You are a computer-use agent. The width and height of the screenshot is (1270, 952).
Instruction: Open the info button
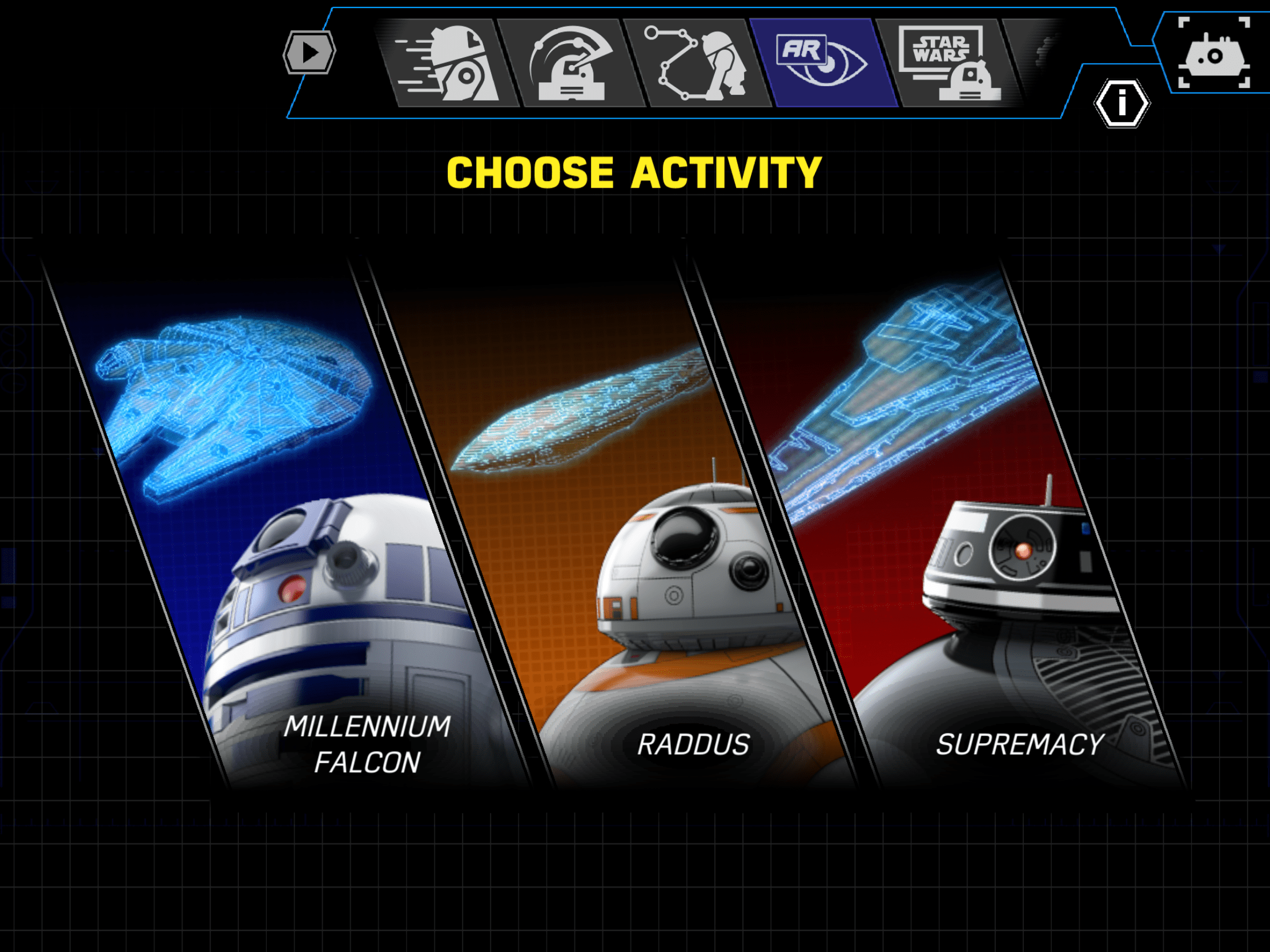tap(1122, 104)
